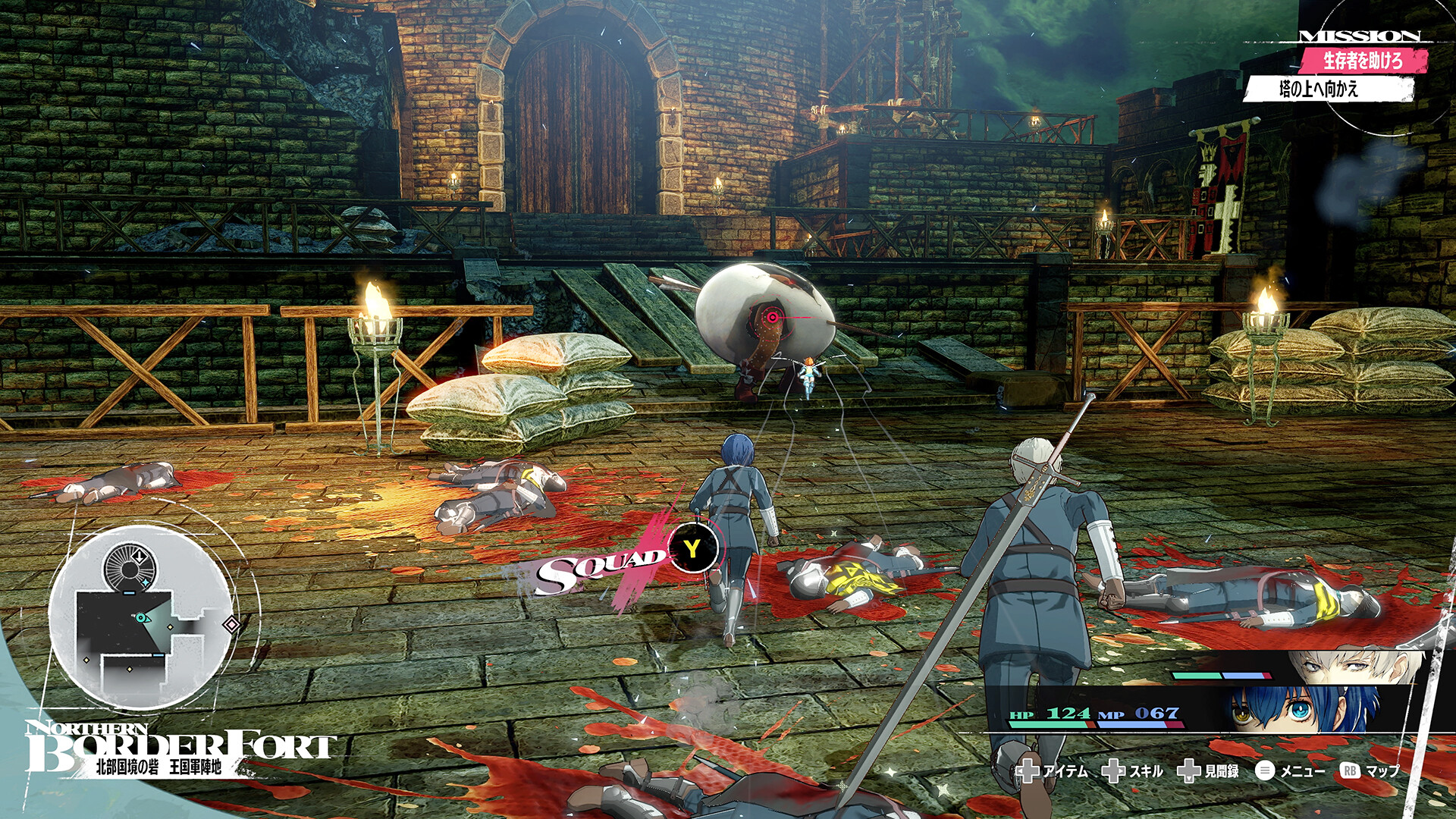Show the マップ map screen

click(1371, 770)
